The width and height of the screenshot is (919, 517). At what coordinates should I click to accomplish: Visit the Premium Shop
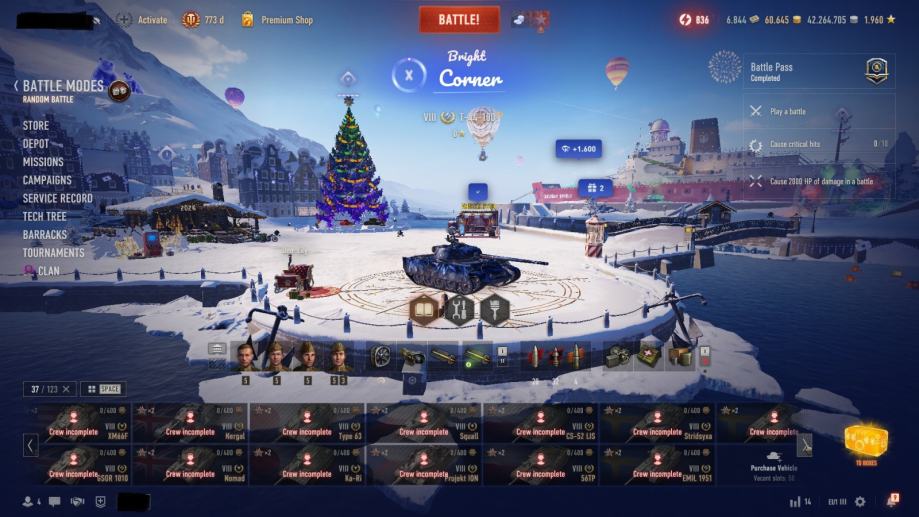coord(286,20)
